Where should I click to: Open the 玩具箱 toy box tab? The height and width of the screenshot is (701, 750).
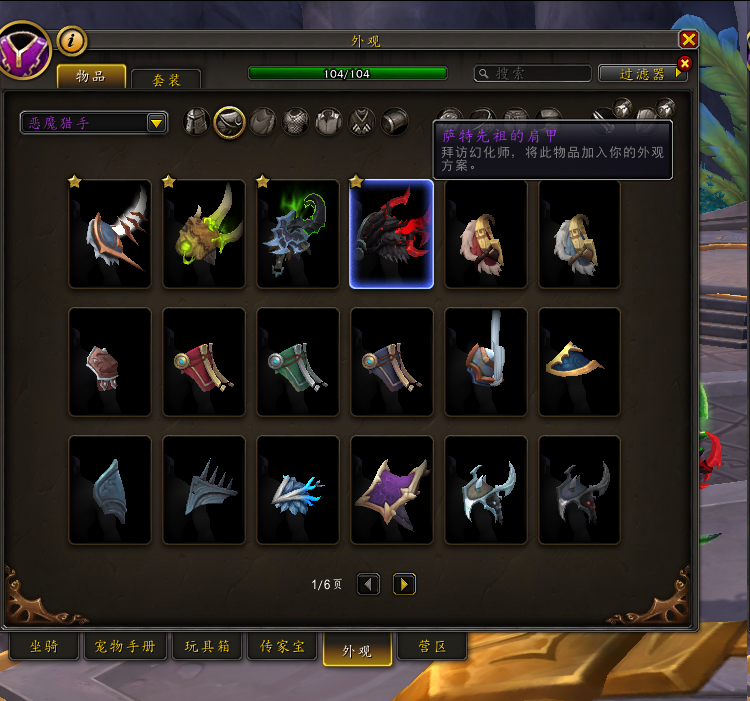pos(208,647)
